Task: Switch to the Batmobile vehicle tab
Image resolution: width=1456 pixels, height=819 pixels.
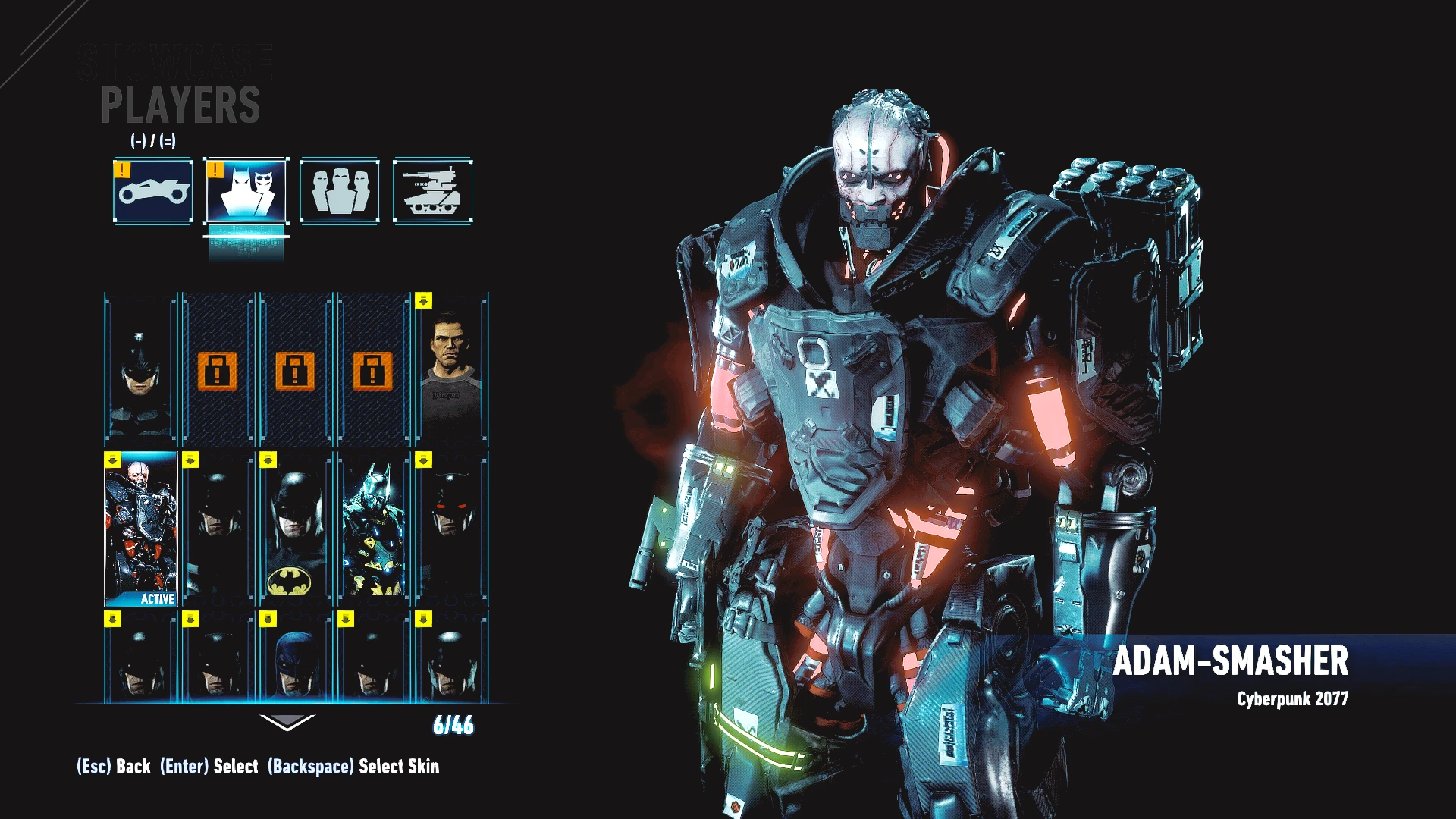Action: 153,191
